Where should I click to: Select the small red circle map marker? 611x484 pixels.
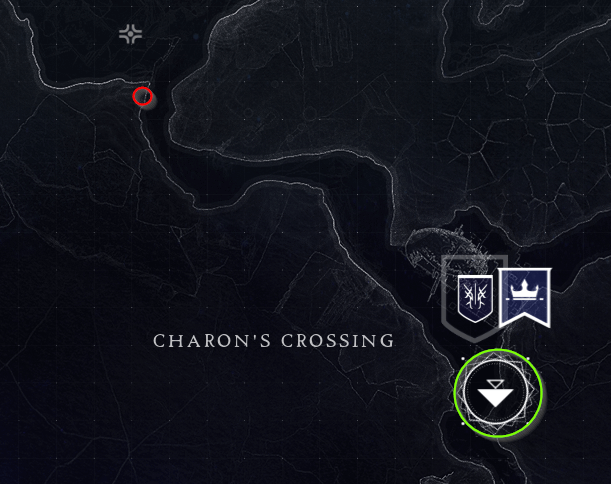coord(143,96)
